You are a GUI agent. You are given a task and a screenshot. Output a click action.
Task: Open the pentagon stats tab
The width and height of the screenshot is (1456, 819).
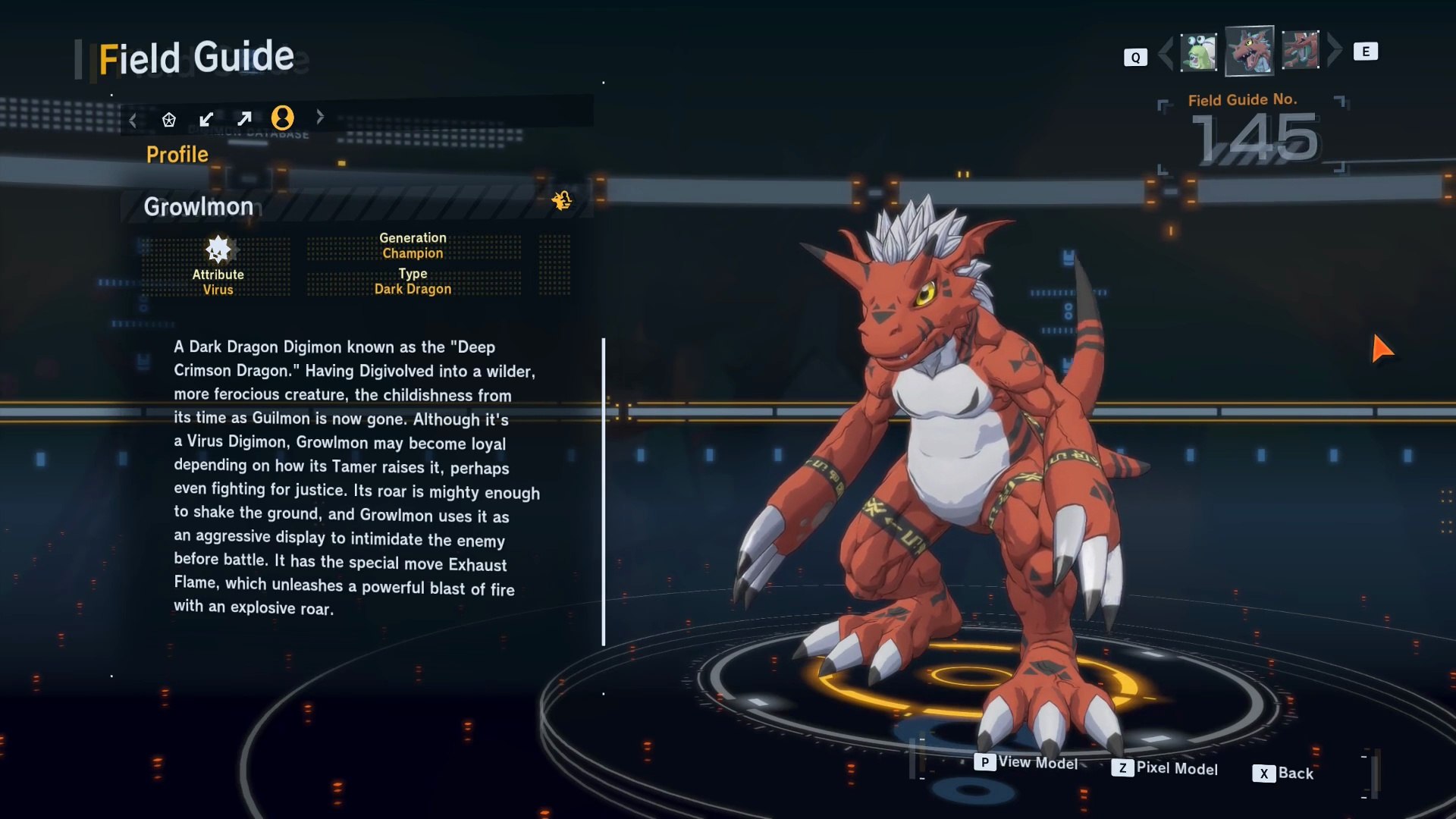click(x=169, y=119)
